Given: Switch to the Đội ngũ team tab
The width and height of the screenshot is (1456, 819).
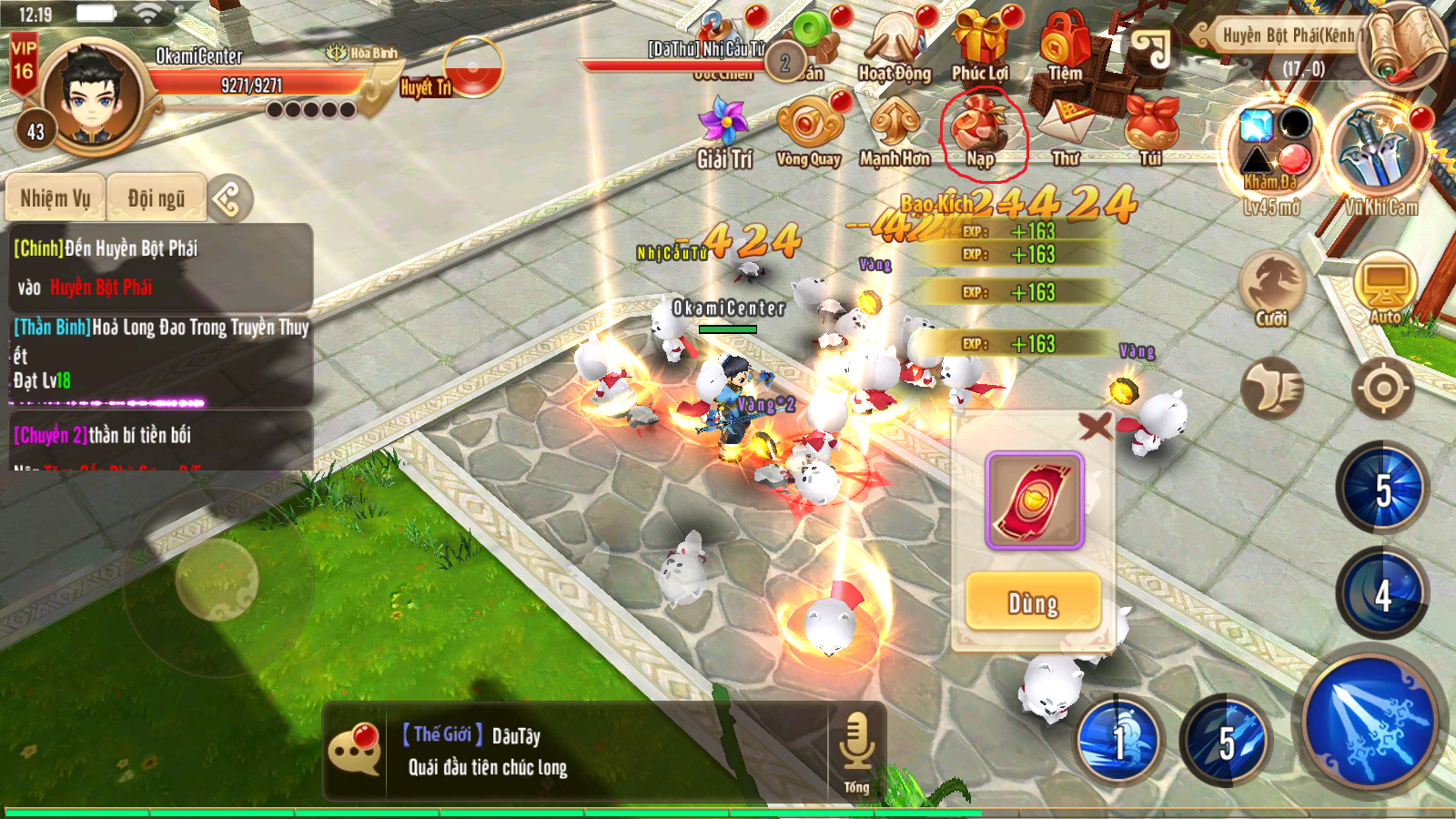Looking at the screenshot, I should [156, 197].
